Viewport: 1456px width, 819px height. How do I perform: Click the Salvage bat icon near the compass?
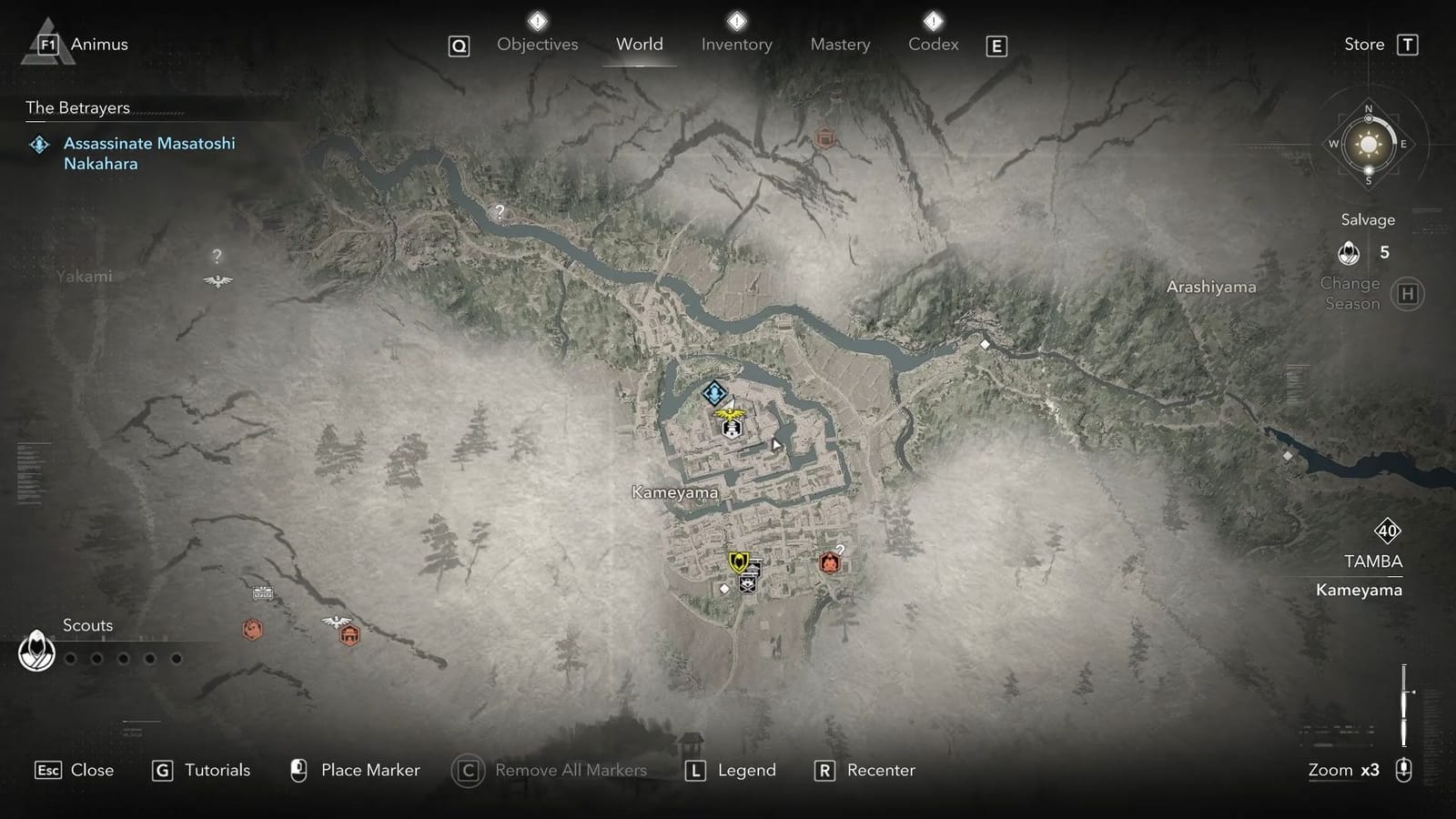[x=1350, y=253]
